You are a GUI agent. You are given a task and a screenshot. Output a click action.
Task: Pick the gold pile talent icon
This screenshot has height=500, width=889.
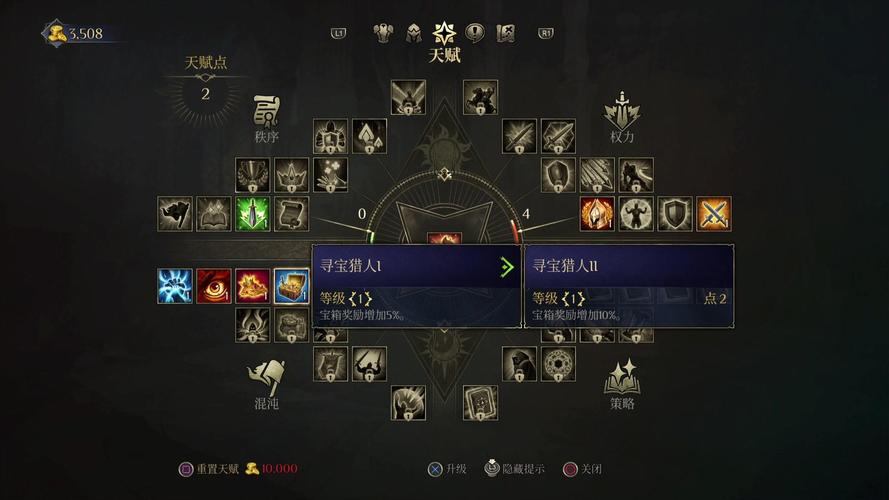(253, 286)
